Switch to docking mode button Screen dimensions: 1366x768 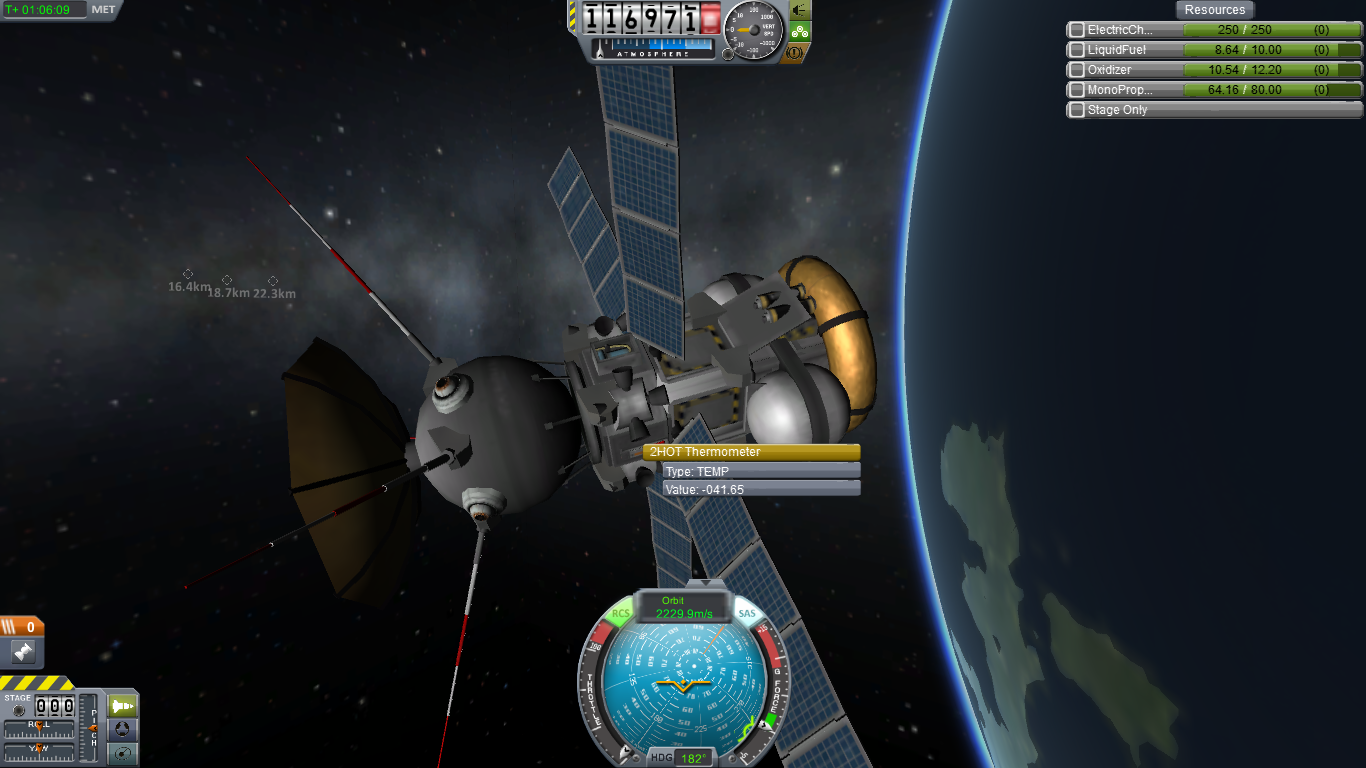pos(123,730)
